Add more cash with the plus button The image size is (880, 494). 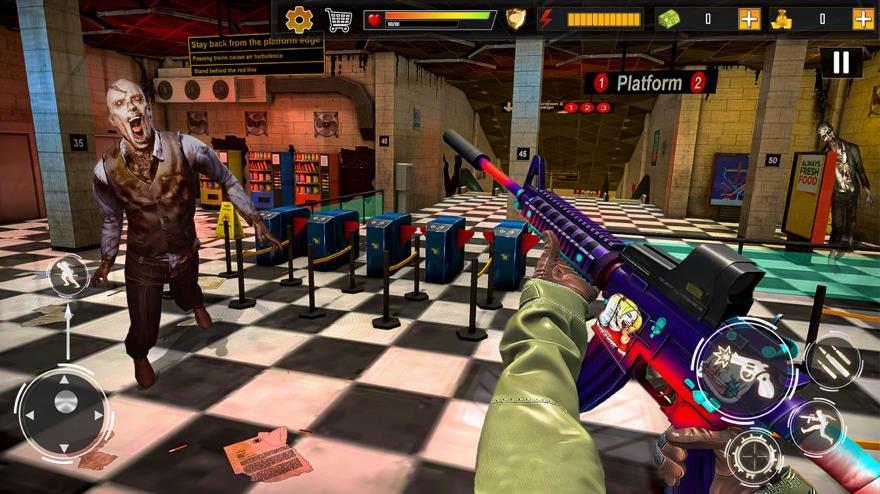click(x=749, y=19)
